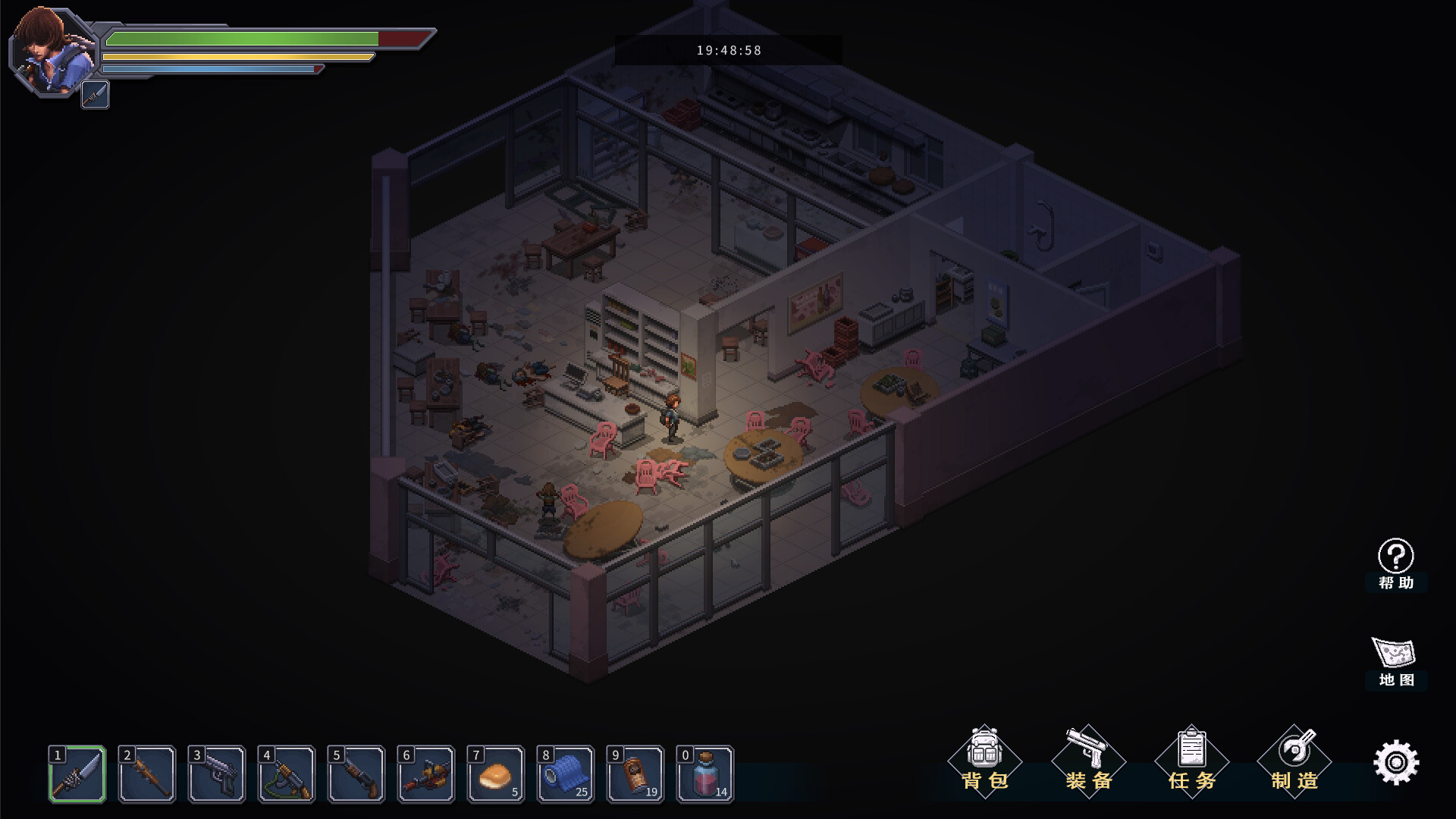Use the canned food in slot 9
The height and width of the screenshot is (819, 1456).
click(635, 774)
